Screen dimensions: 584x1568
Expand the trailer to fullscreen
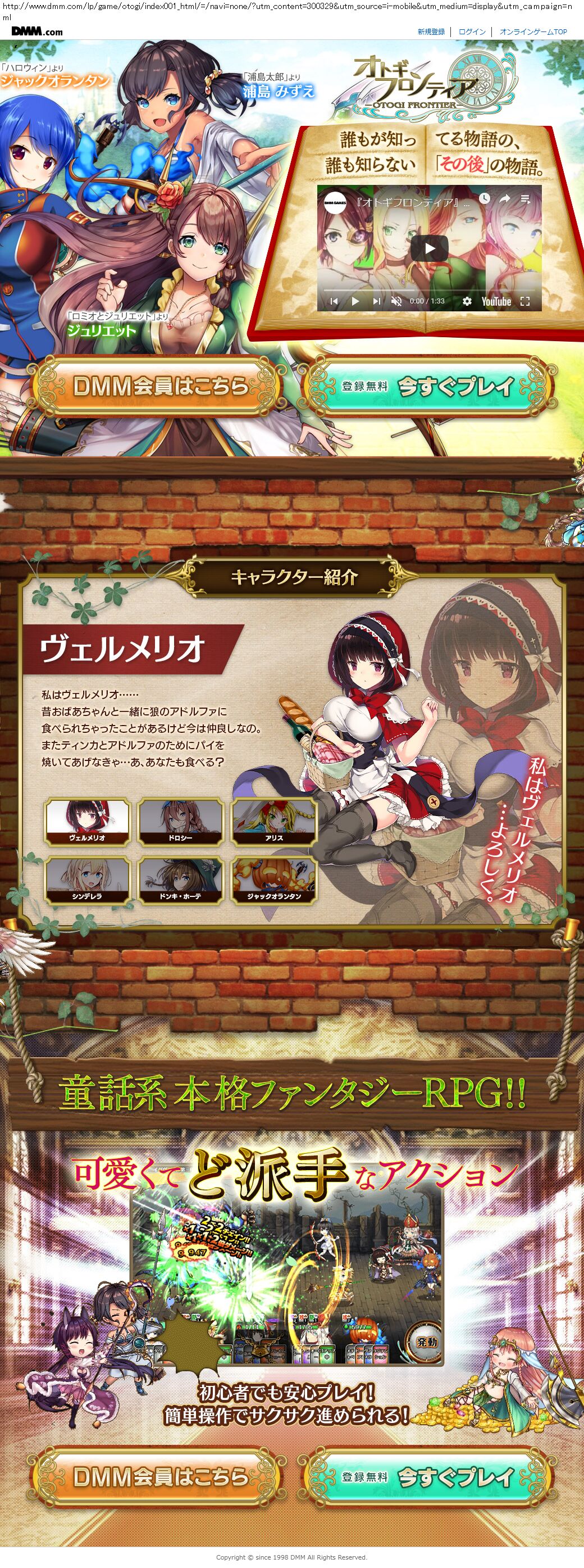click(525, 301)
